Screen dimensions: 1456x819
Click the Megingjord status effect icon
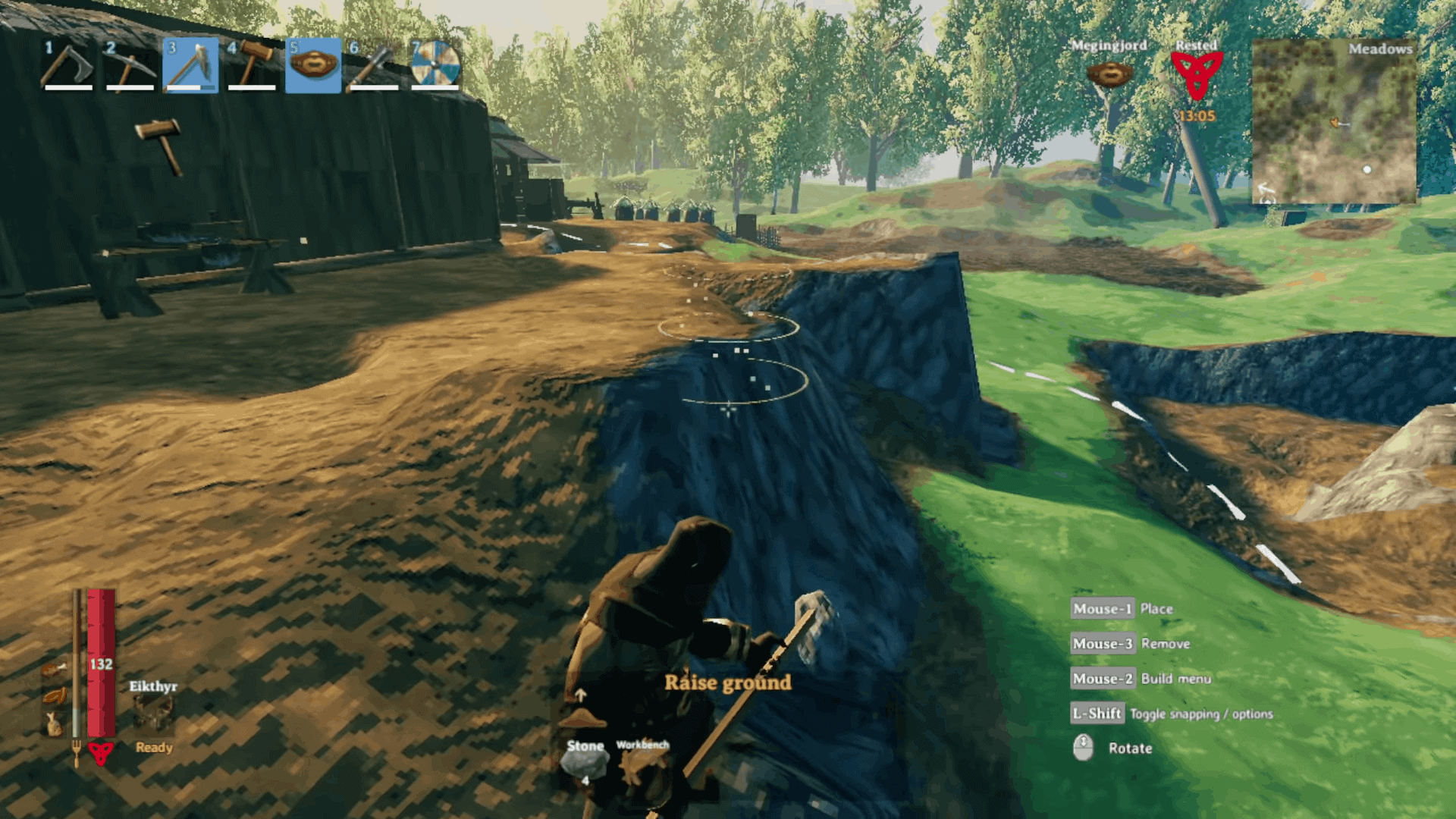[x=1109, y=72]
